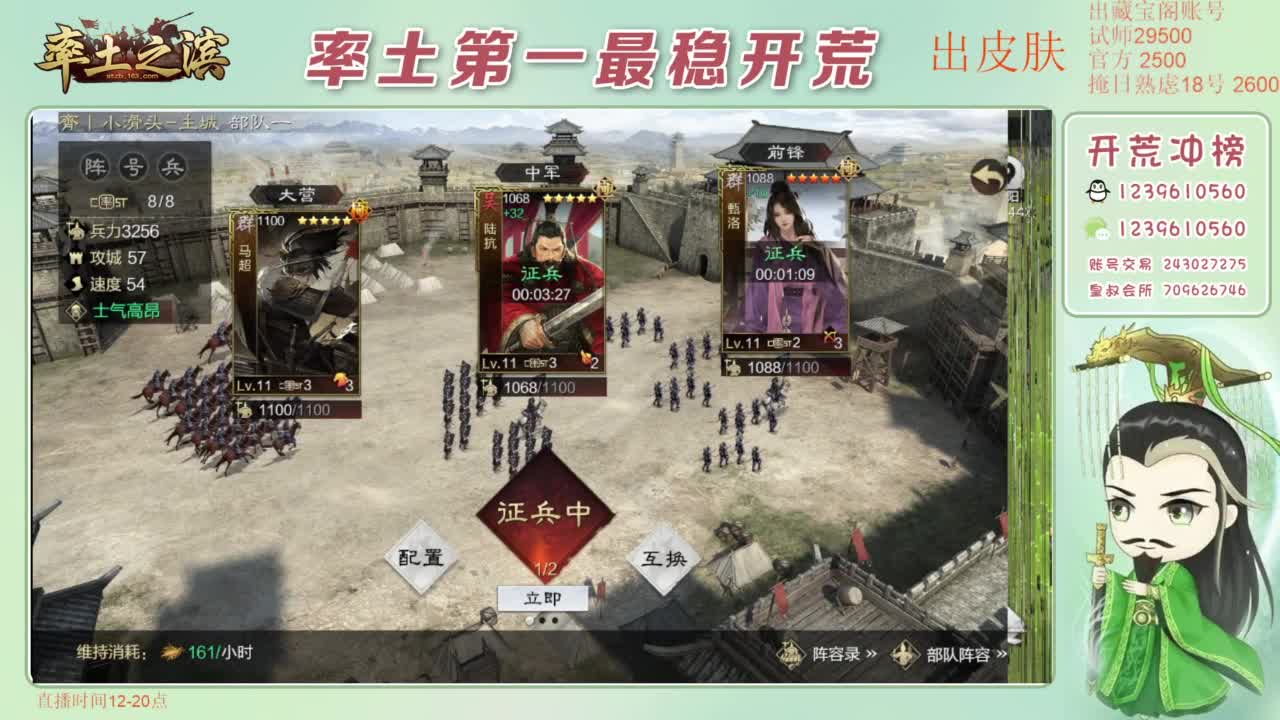Click the 兵力 troop strength icon

(77, 231)
